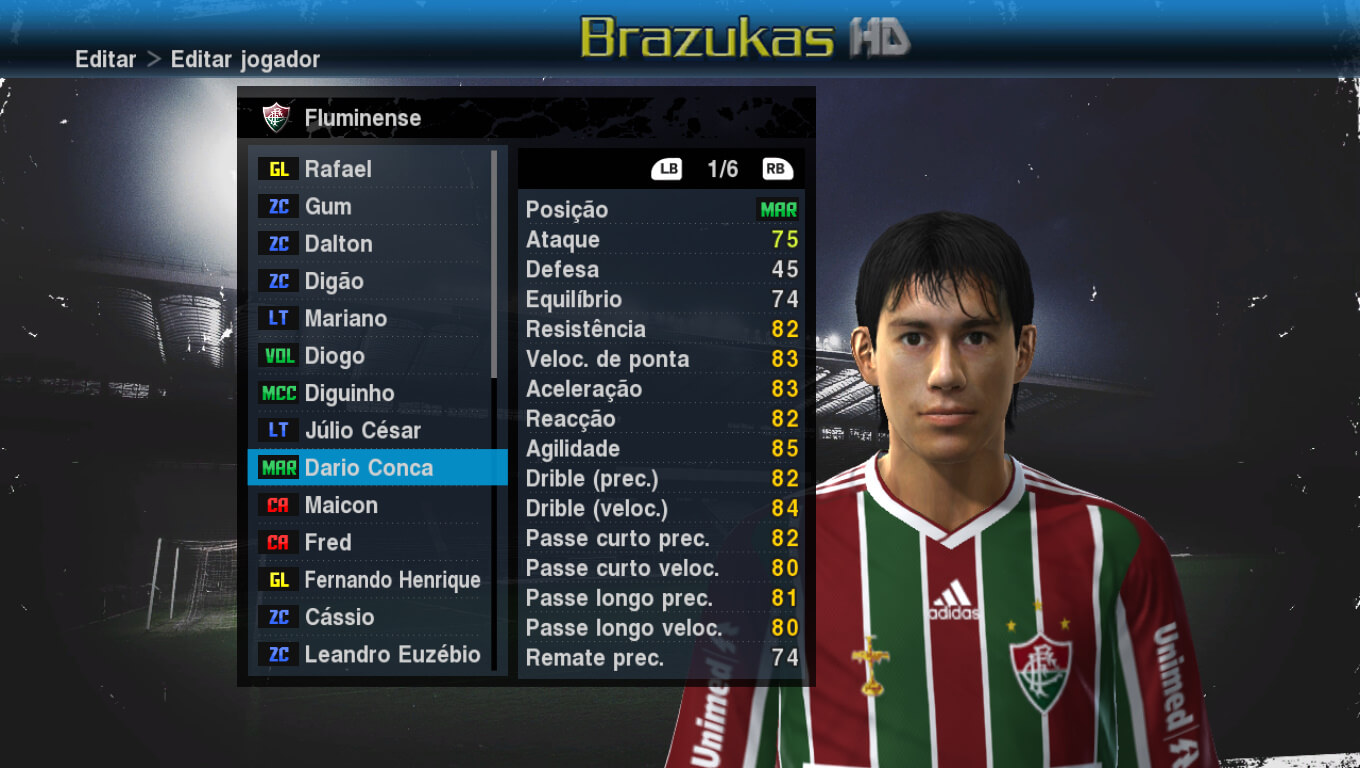Go back to Editar breadcrumb
The height and width of the screenshot is (768, 1360).
(105, 59)
